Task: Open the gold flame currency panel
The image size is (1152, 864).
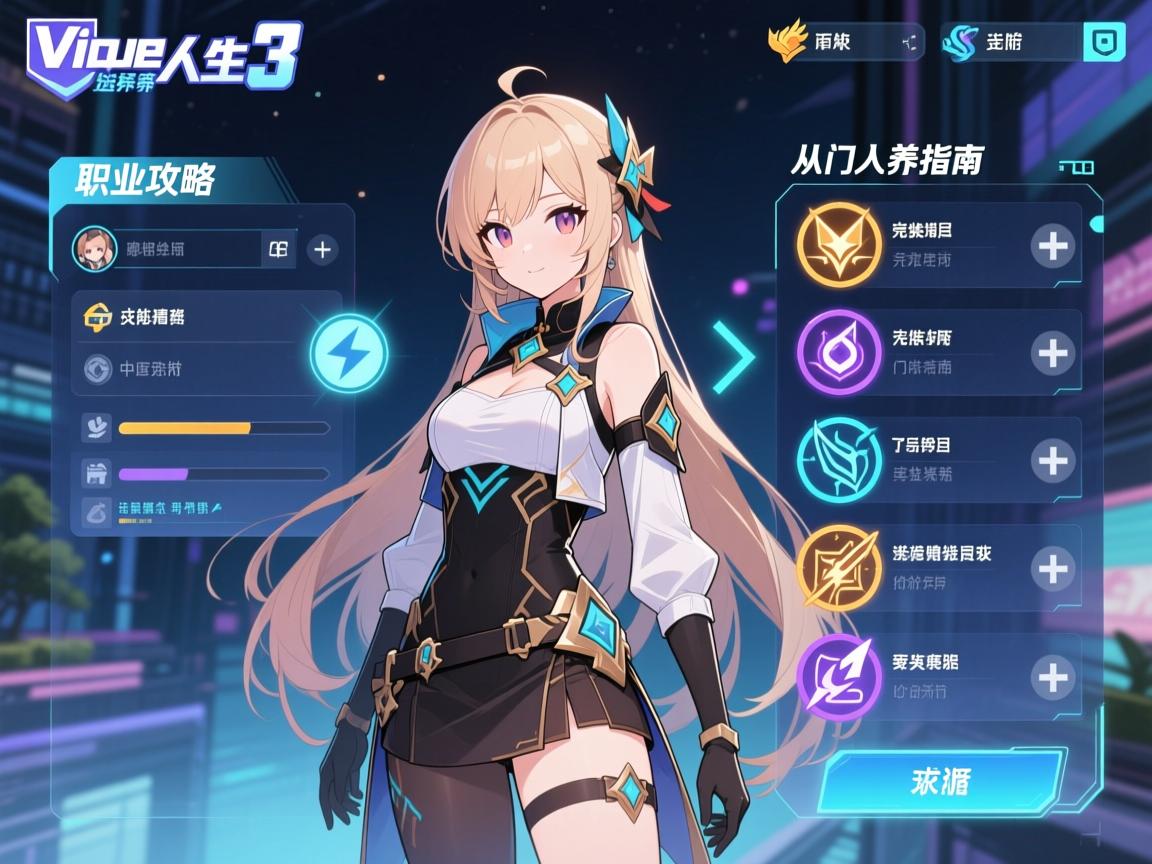Action: click(x=845, y=43)
